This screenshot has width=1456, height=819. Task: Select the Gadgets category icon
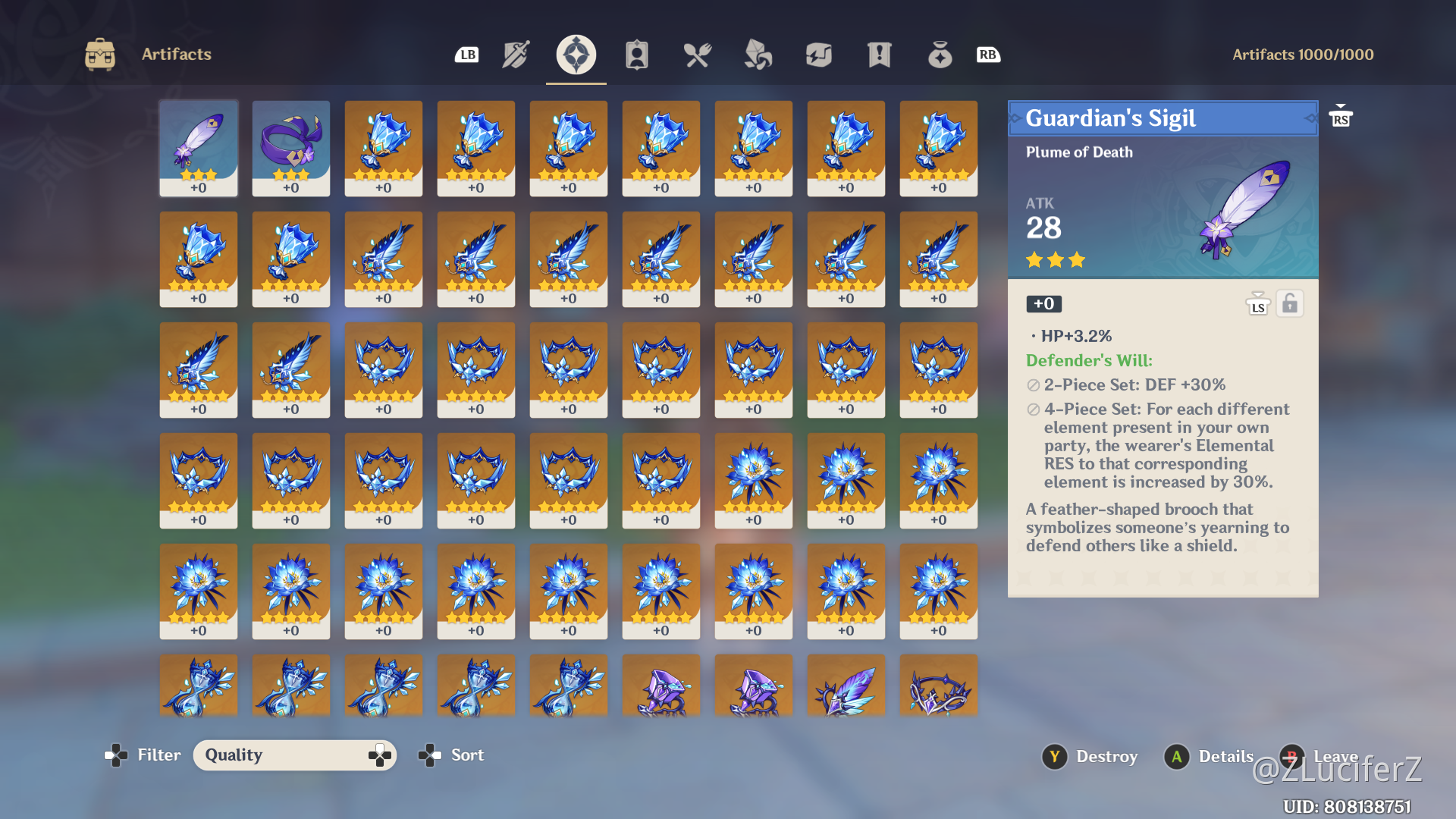pos(818,54)
